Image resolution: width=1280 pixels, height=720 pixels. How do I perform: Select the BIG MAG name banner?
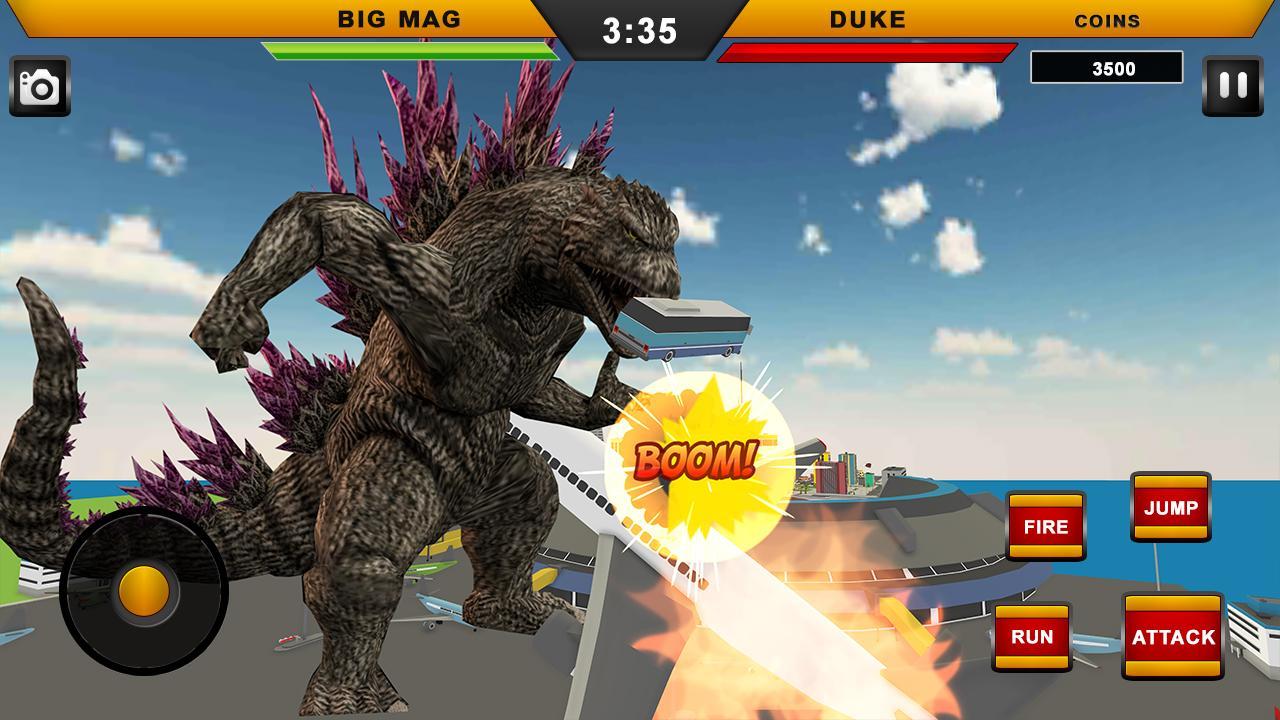(398, 18)
